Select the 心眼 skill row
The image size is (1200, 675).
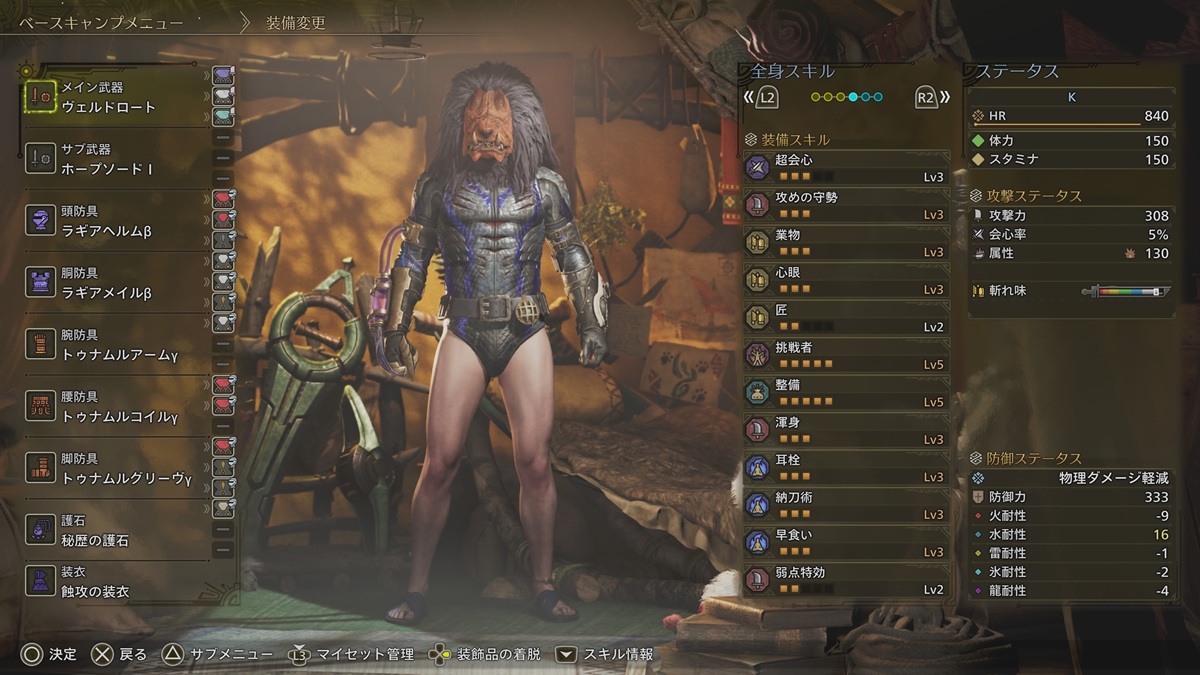point(846,281)
